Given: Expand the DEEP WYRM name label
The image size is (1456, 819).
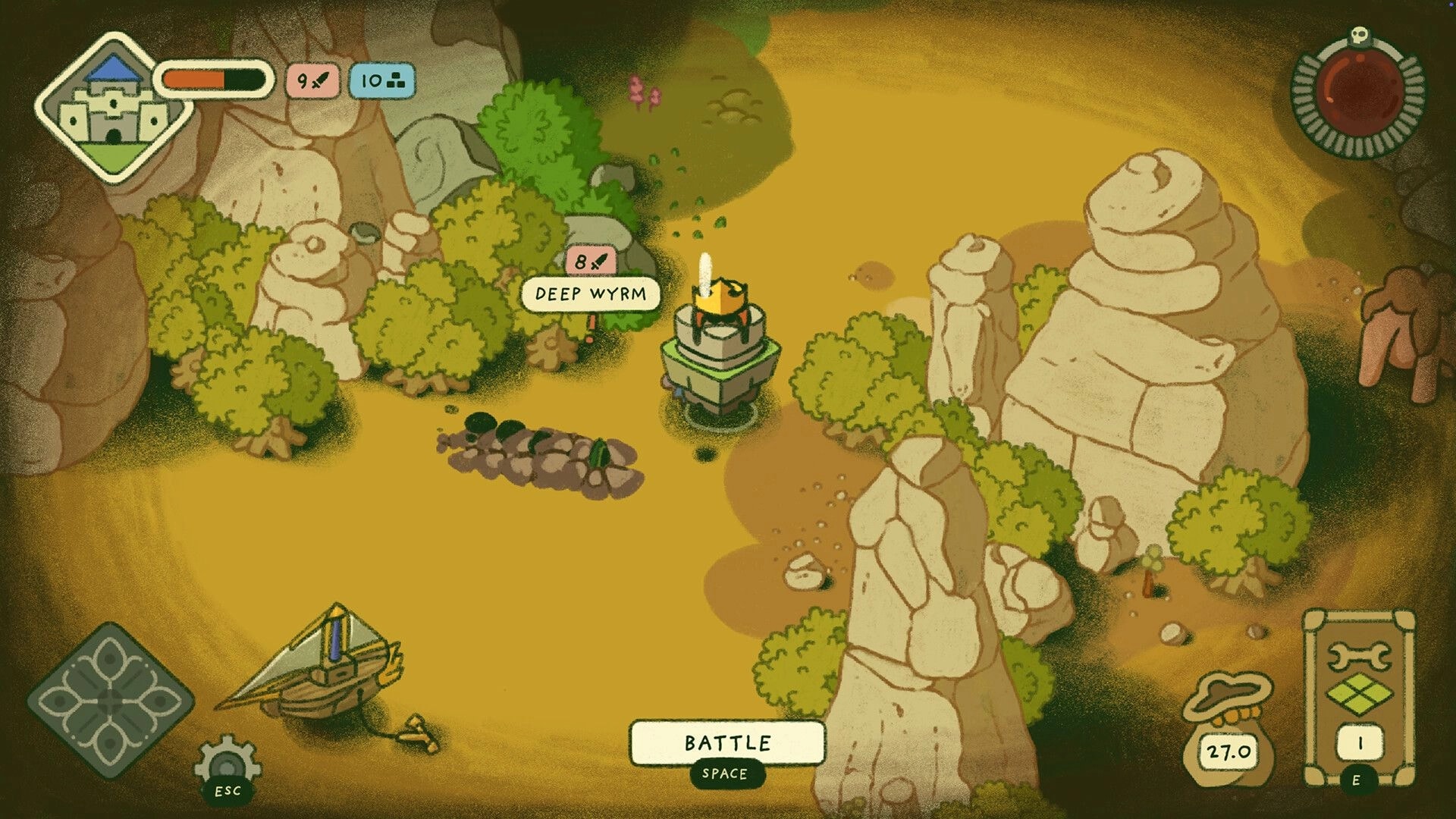Looking at the screenshot, I should [591, 294].
